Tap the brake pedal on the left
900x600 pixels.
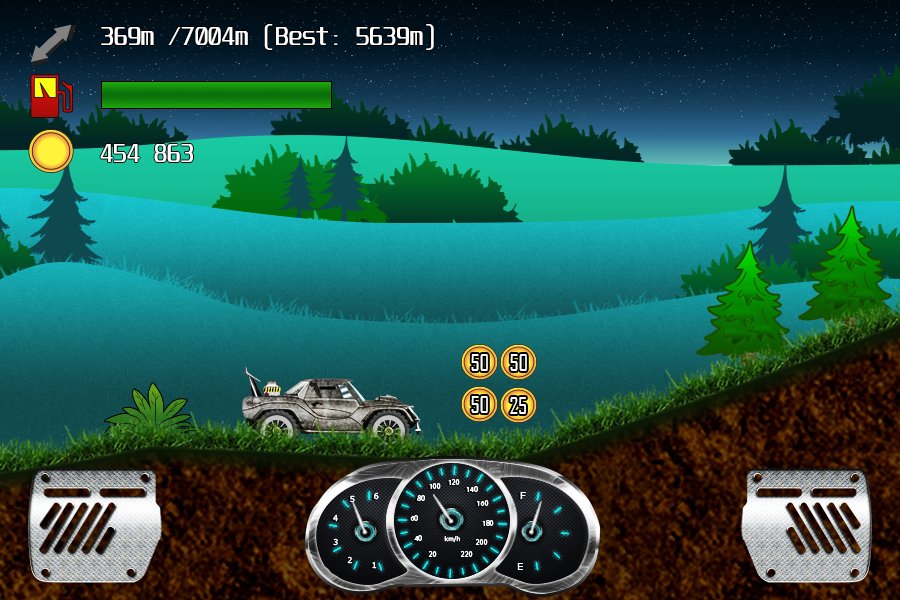[95, 526]
